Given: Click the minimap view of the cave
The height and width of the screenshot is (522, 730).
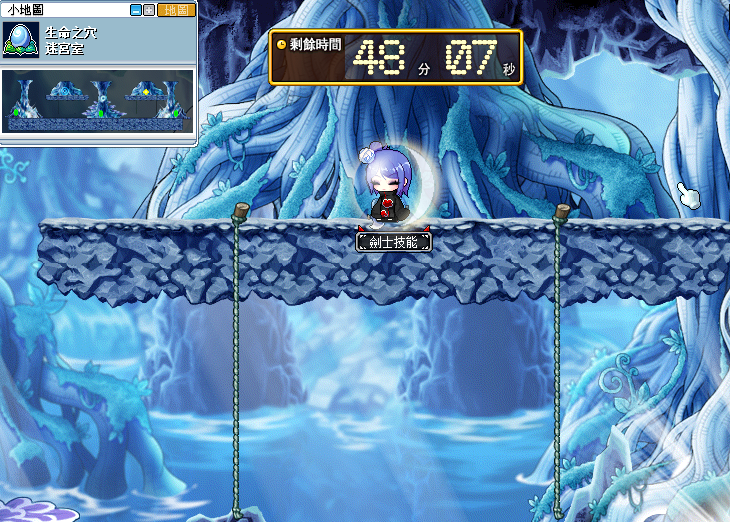Looking at the screenshot, I should (x=97, y=103).
